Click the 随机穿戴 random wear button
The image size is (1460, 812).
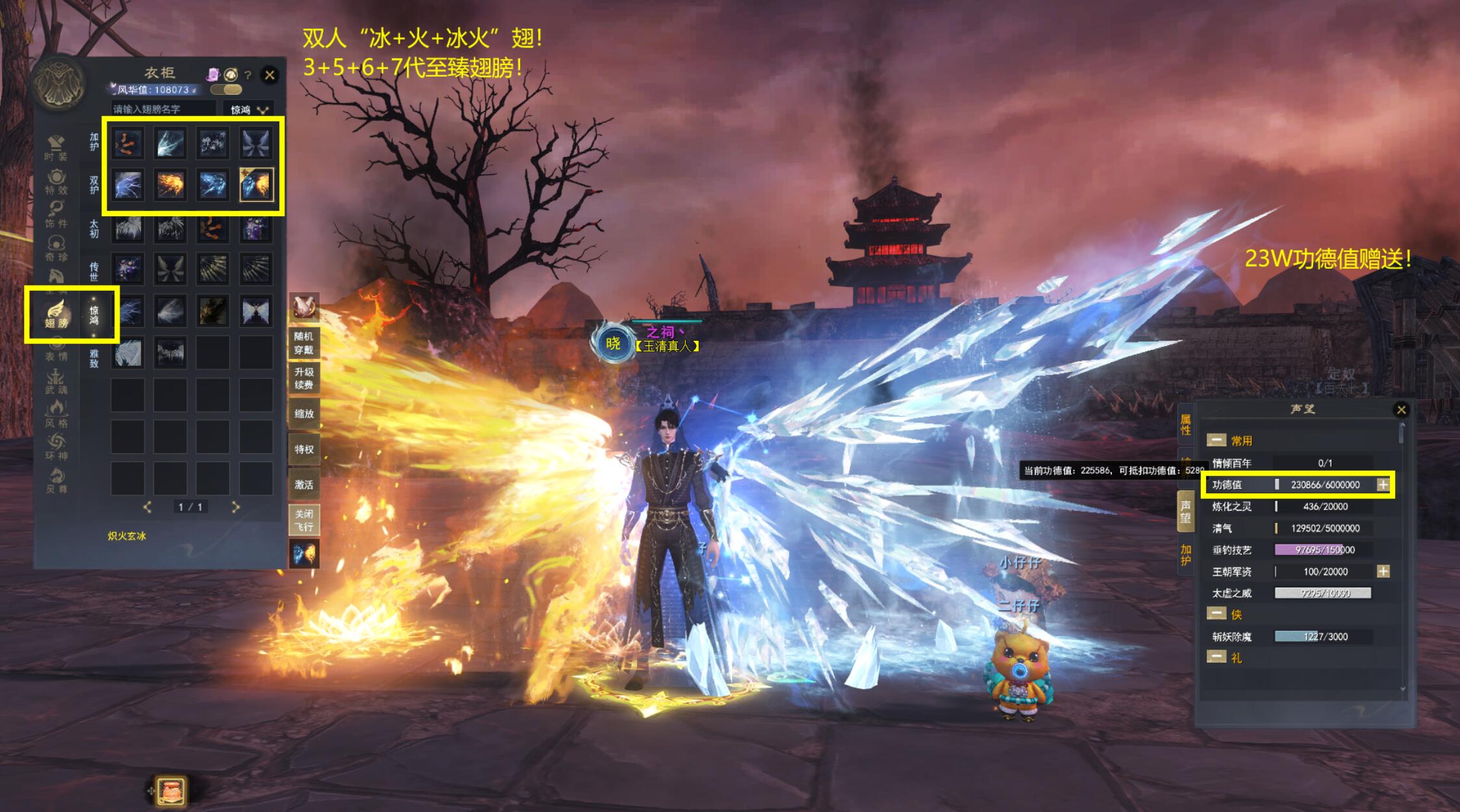(x=303, y=343)
